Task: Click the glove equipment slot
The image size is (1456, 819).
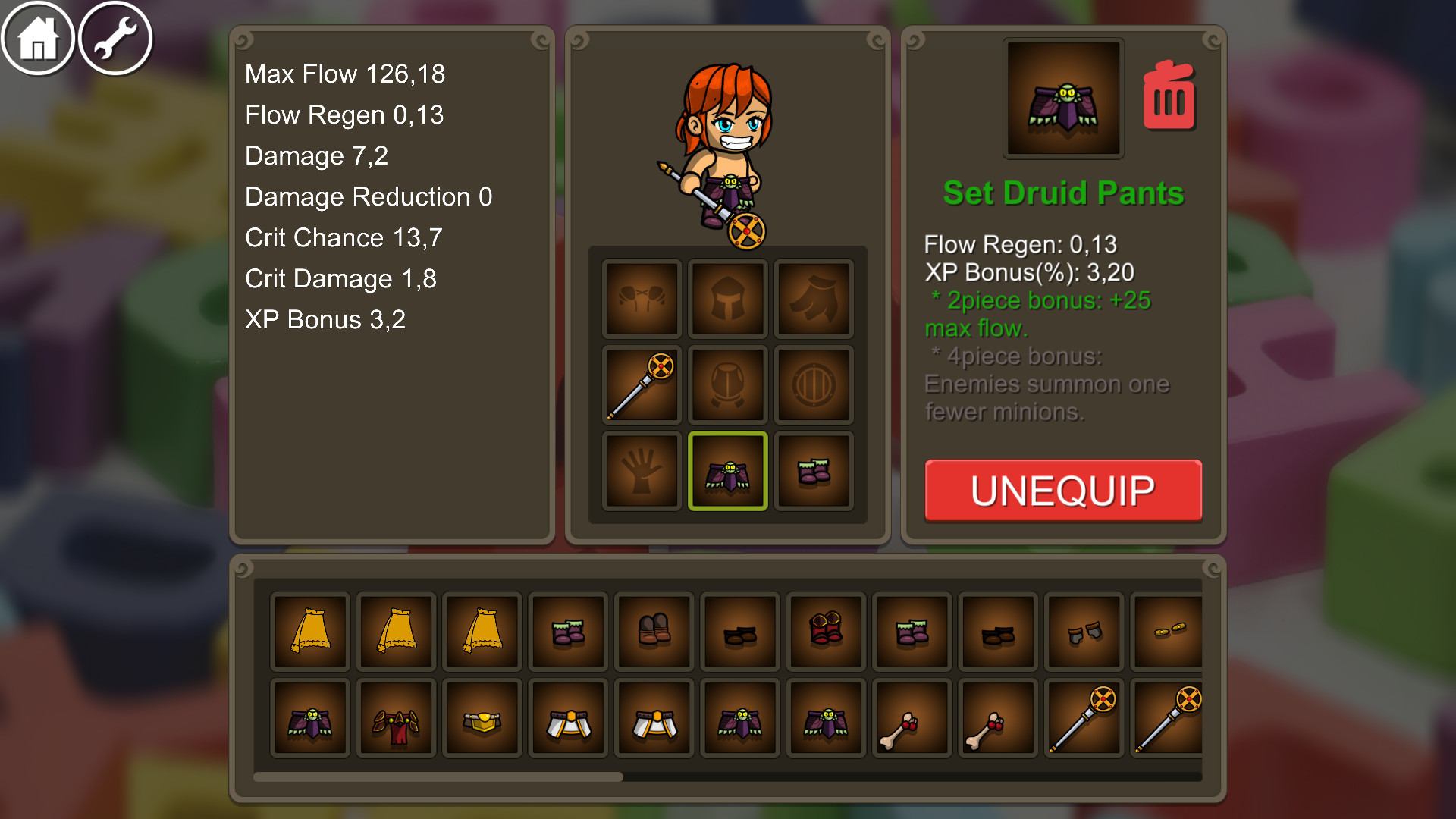Action: point(641,470)
